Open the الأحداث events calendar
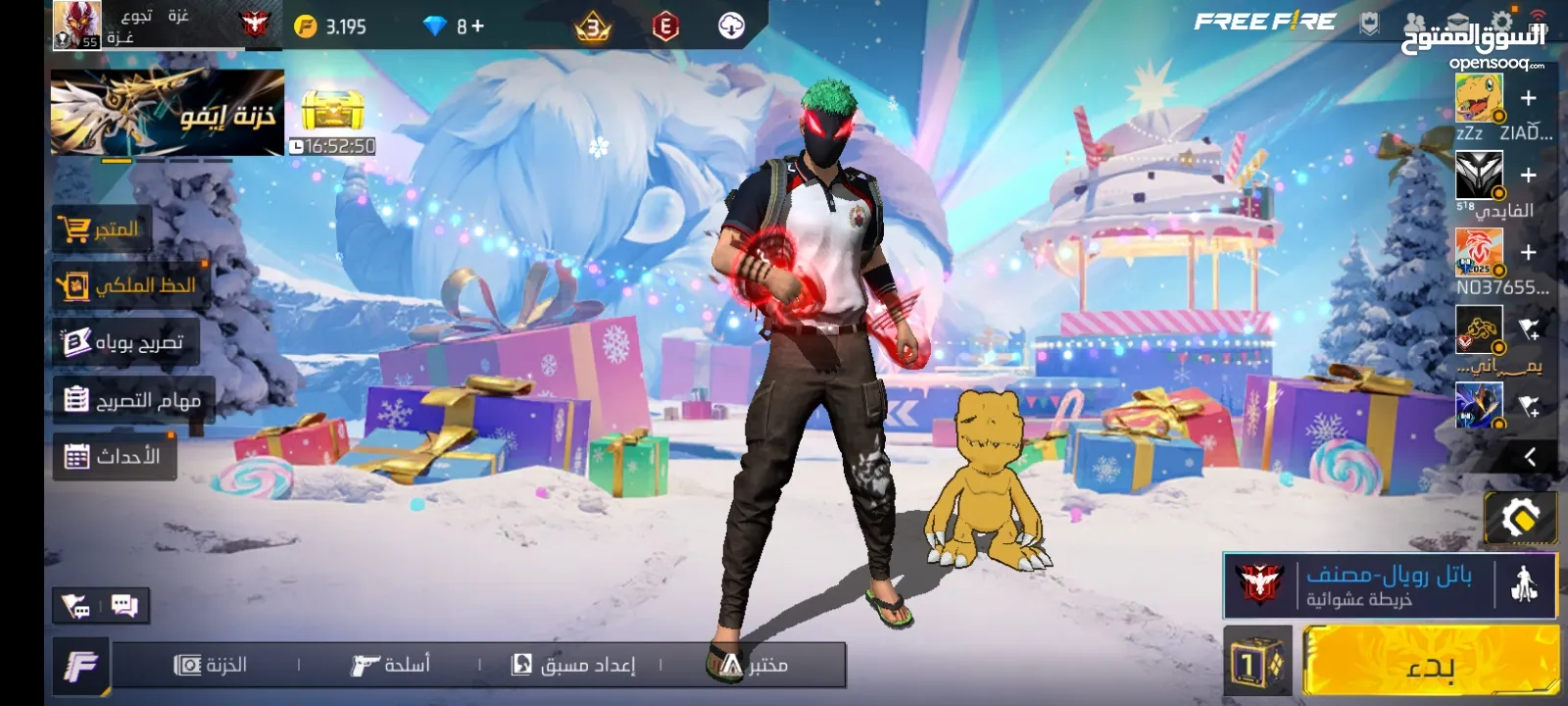This screenshot has width=1568, height=706. 114,456
